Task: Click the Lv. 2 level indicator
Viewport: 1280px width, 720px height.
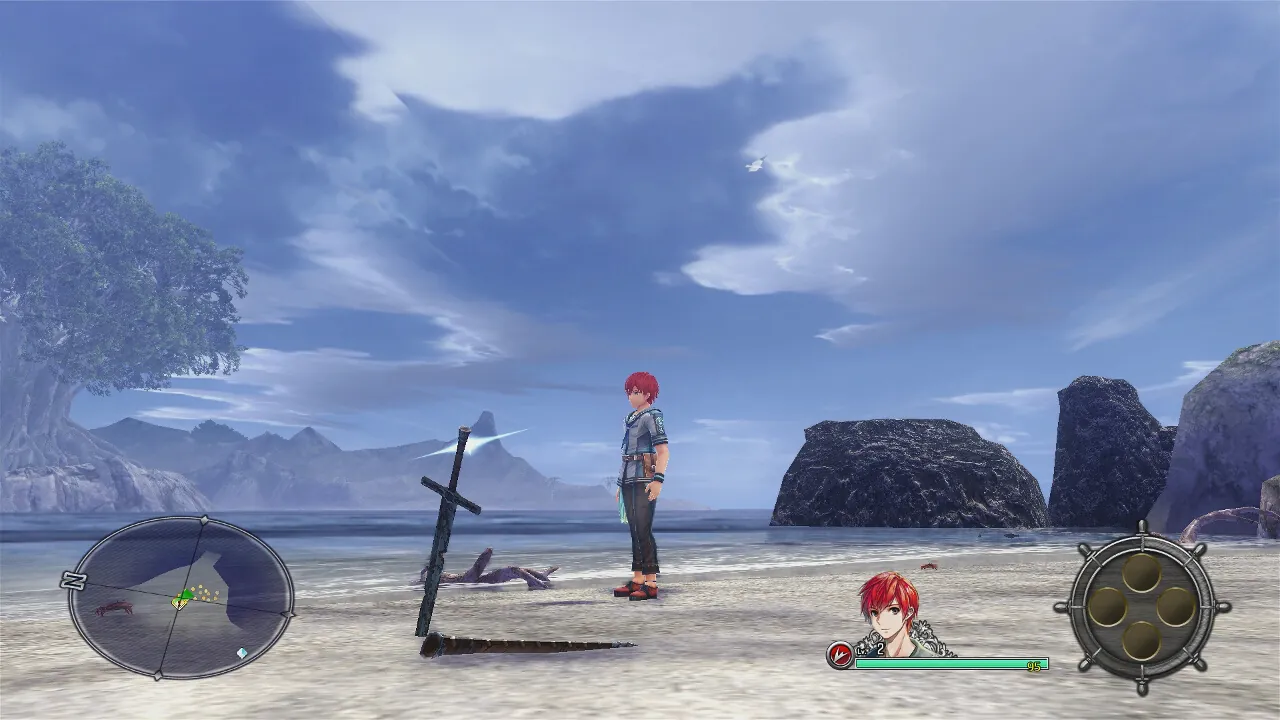Action: point(869,649)
